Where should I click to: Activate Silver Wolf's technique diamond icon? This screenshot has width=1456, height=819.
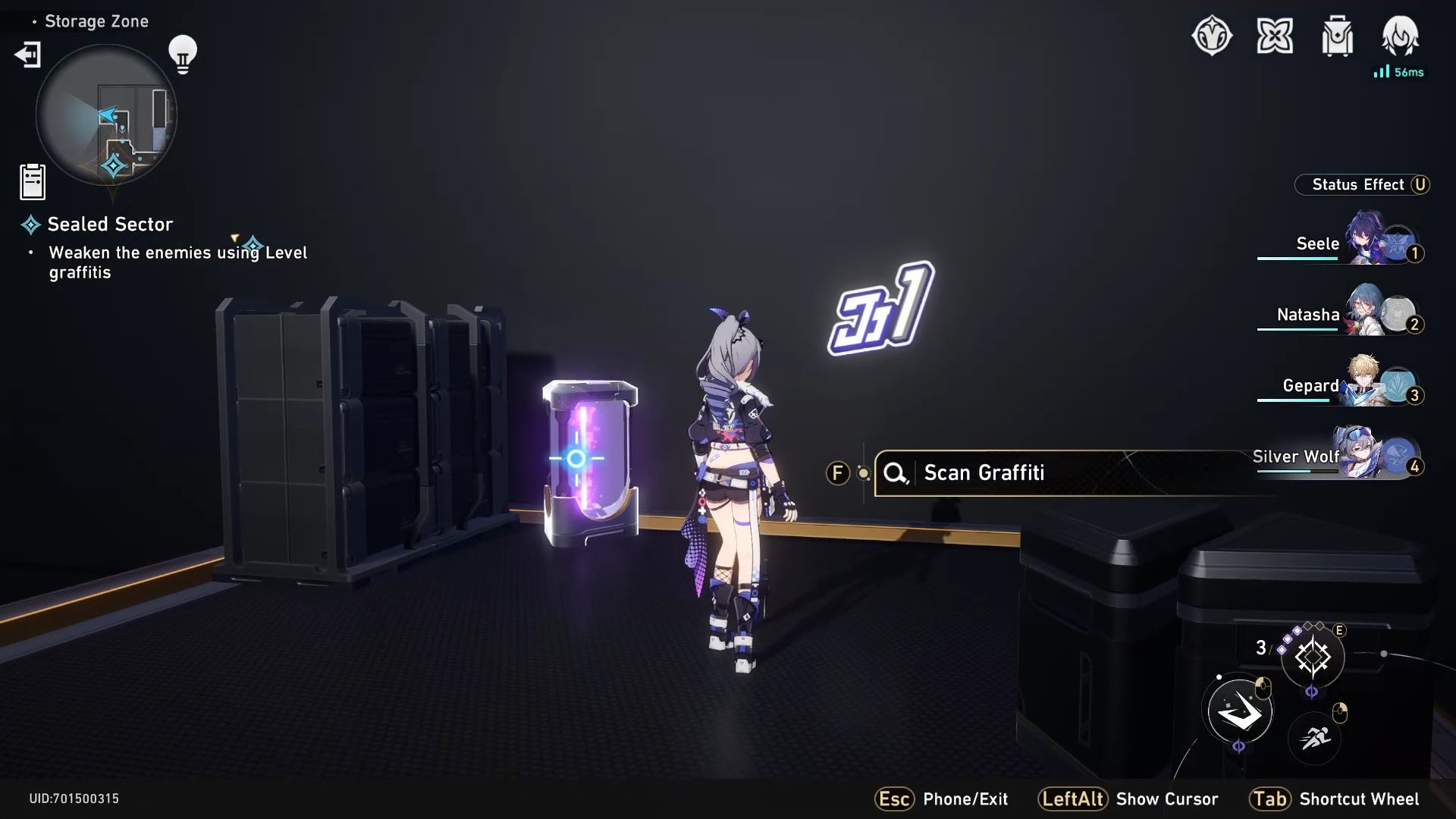(1314, 657)
